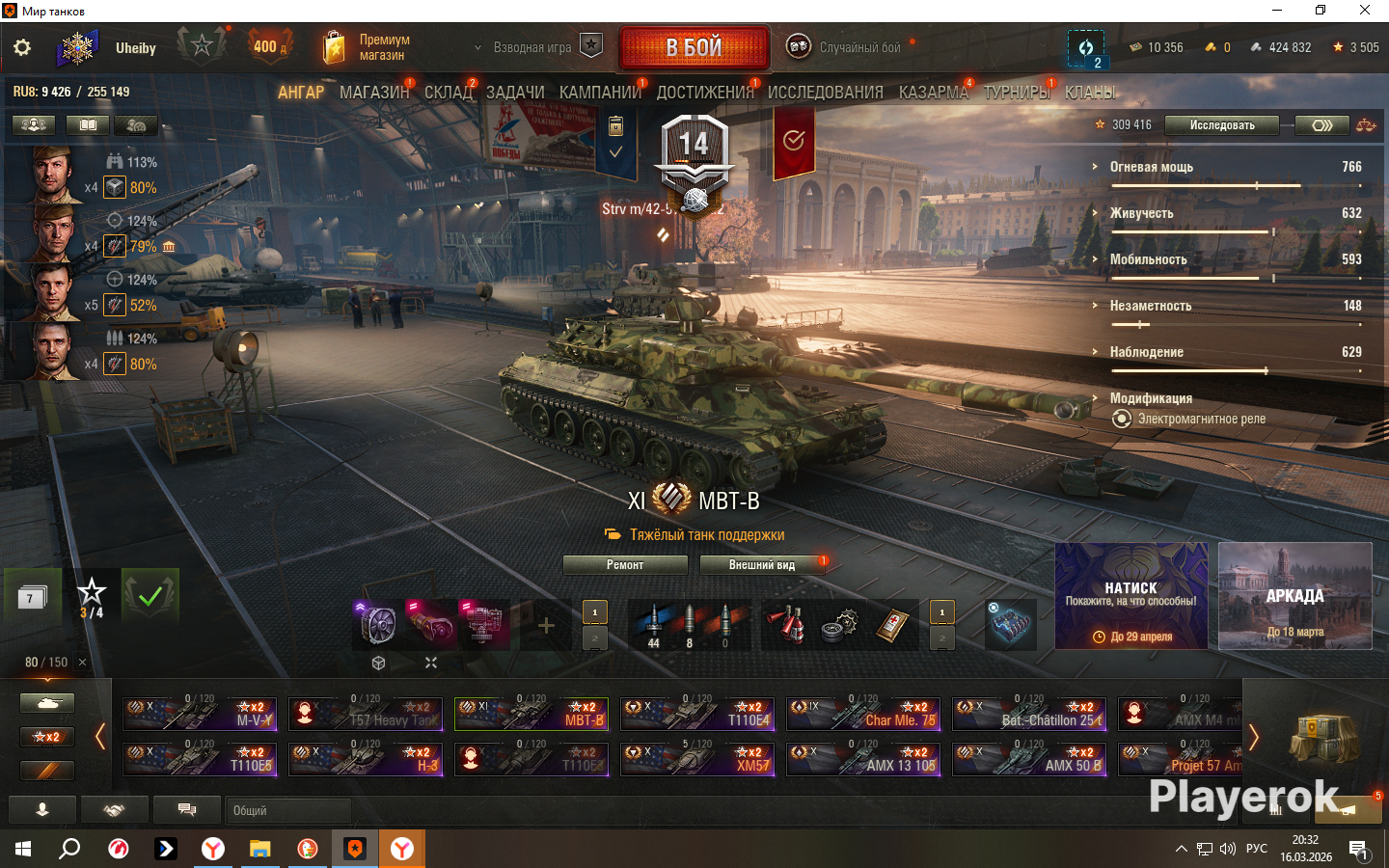Open the settings gear icon
1389x868 pixels.
(22, 47)
